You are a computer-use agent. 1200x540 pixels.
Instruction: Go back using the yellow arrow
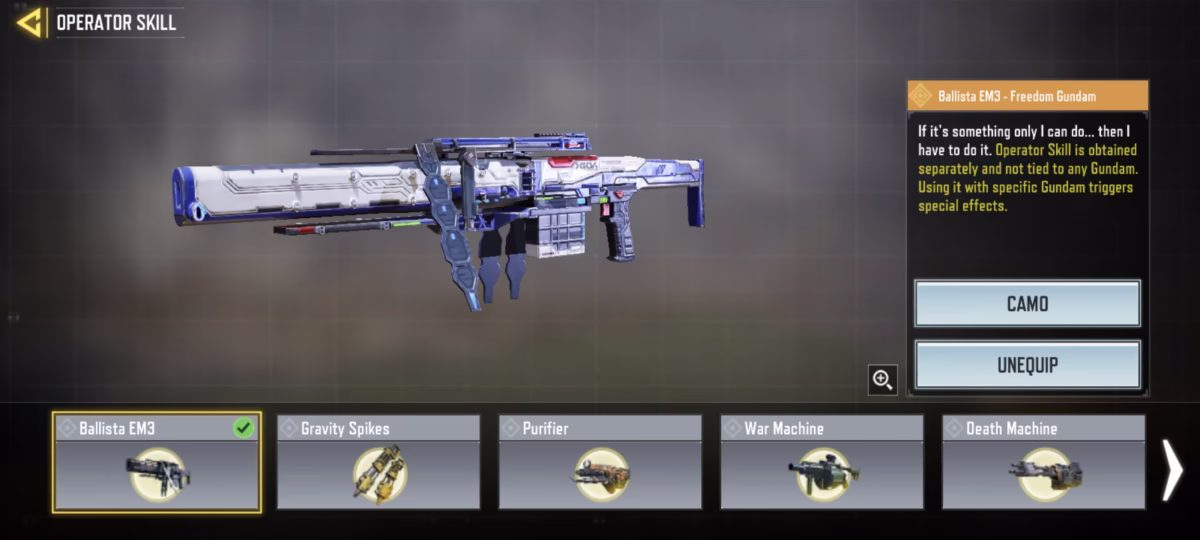tap(29, 22)
